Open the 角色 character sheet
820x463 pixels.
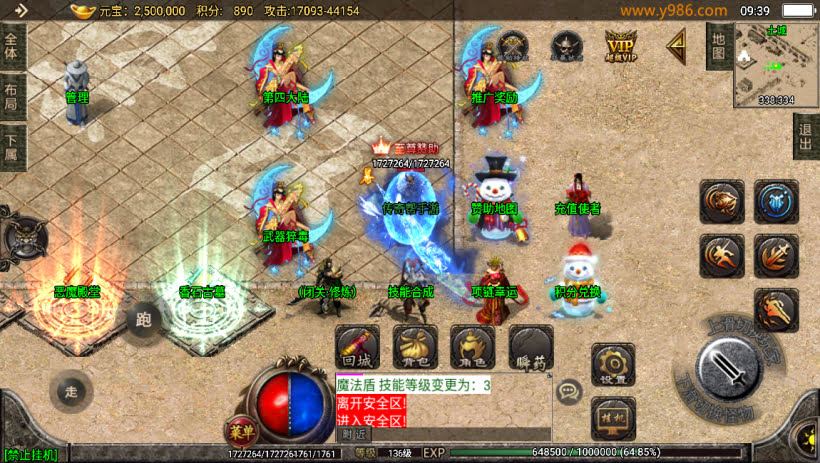point(472,346)
